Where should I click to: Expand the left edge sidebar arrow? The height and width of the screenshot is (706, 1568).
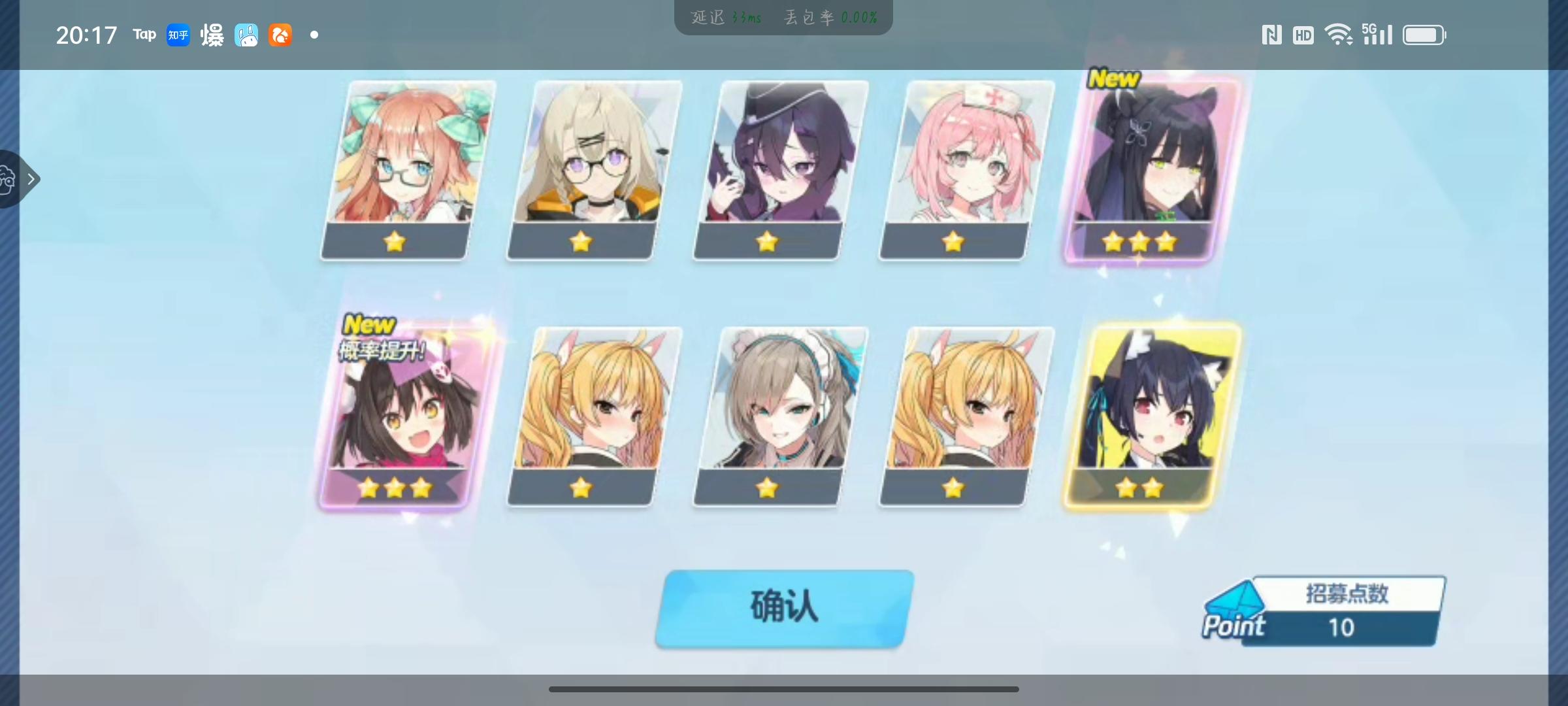click(x=33, y=179)
